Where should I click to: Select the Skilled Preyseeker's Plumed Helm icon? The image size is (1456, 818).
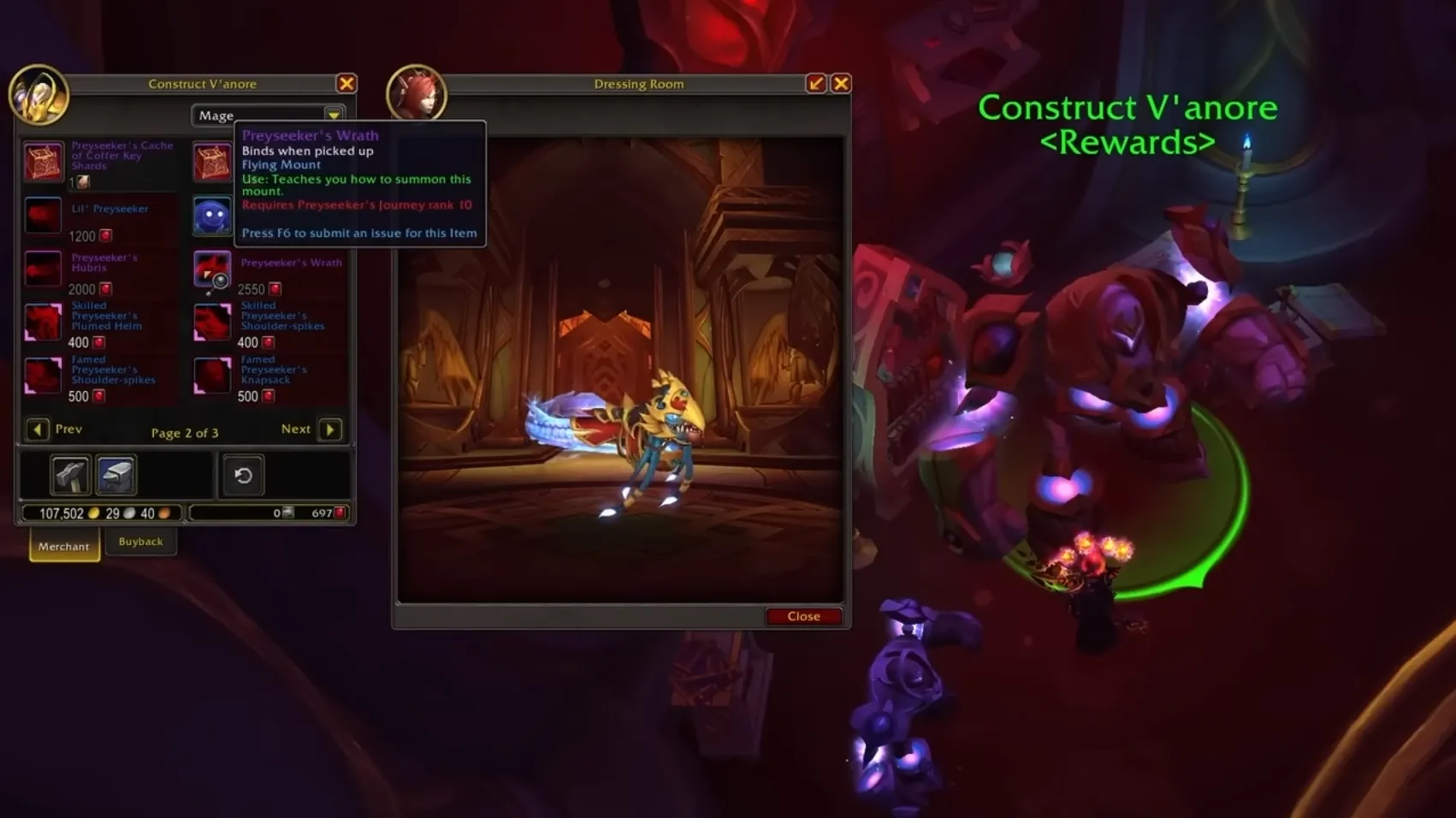pyautogui.click(x=43, y=323)
